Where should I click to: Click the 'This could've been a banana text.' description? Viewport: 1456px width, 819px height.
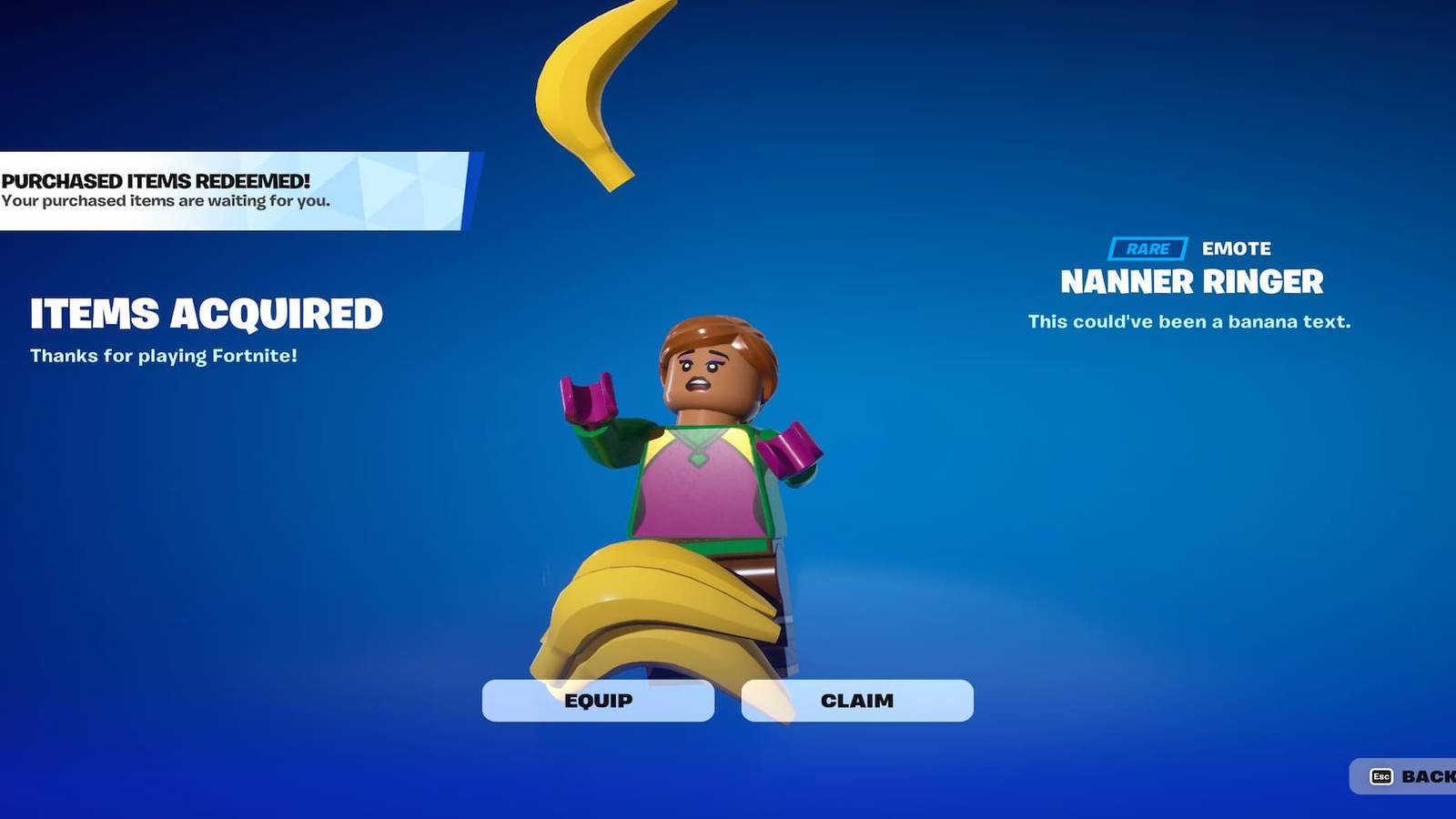(x=1190, y=321)
